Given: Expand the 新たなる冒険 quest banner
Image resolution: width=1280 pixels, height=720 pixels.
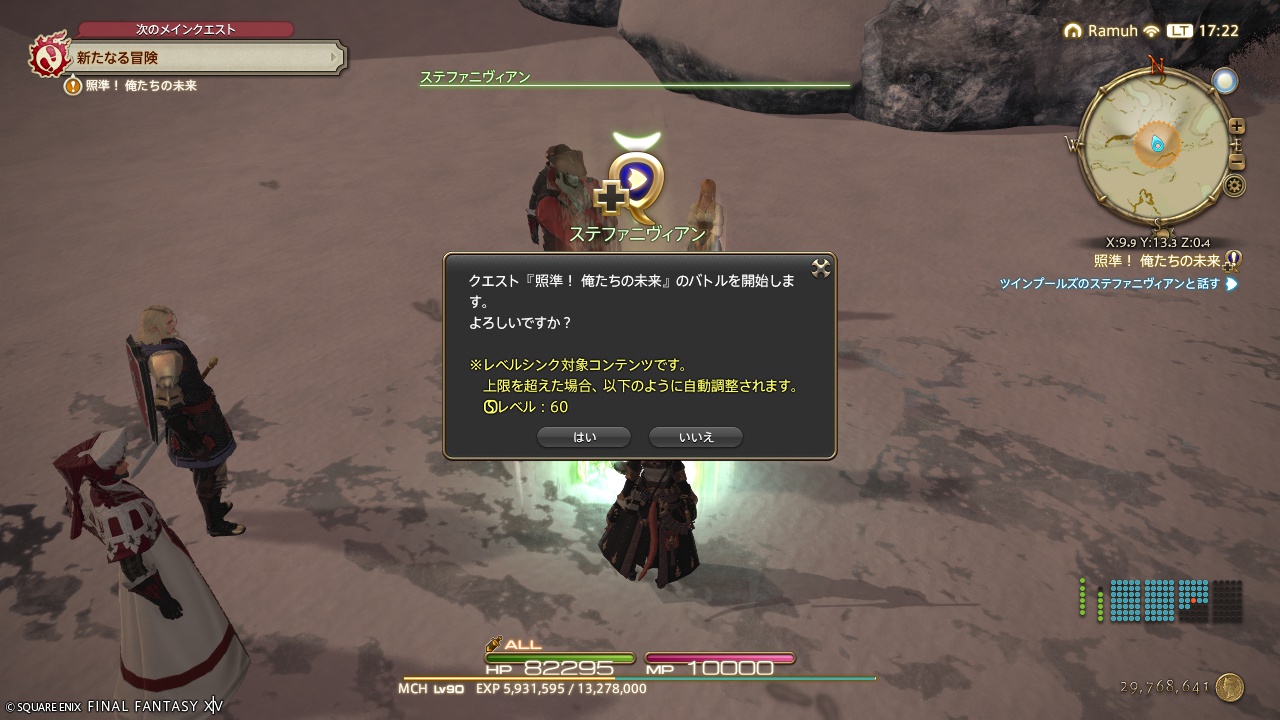Looking at the screenshot, I should coord(200,57).
